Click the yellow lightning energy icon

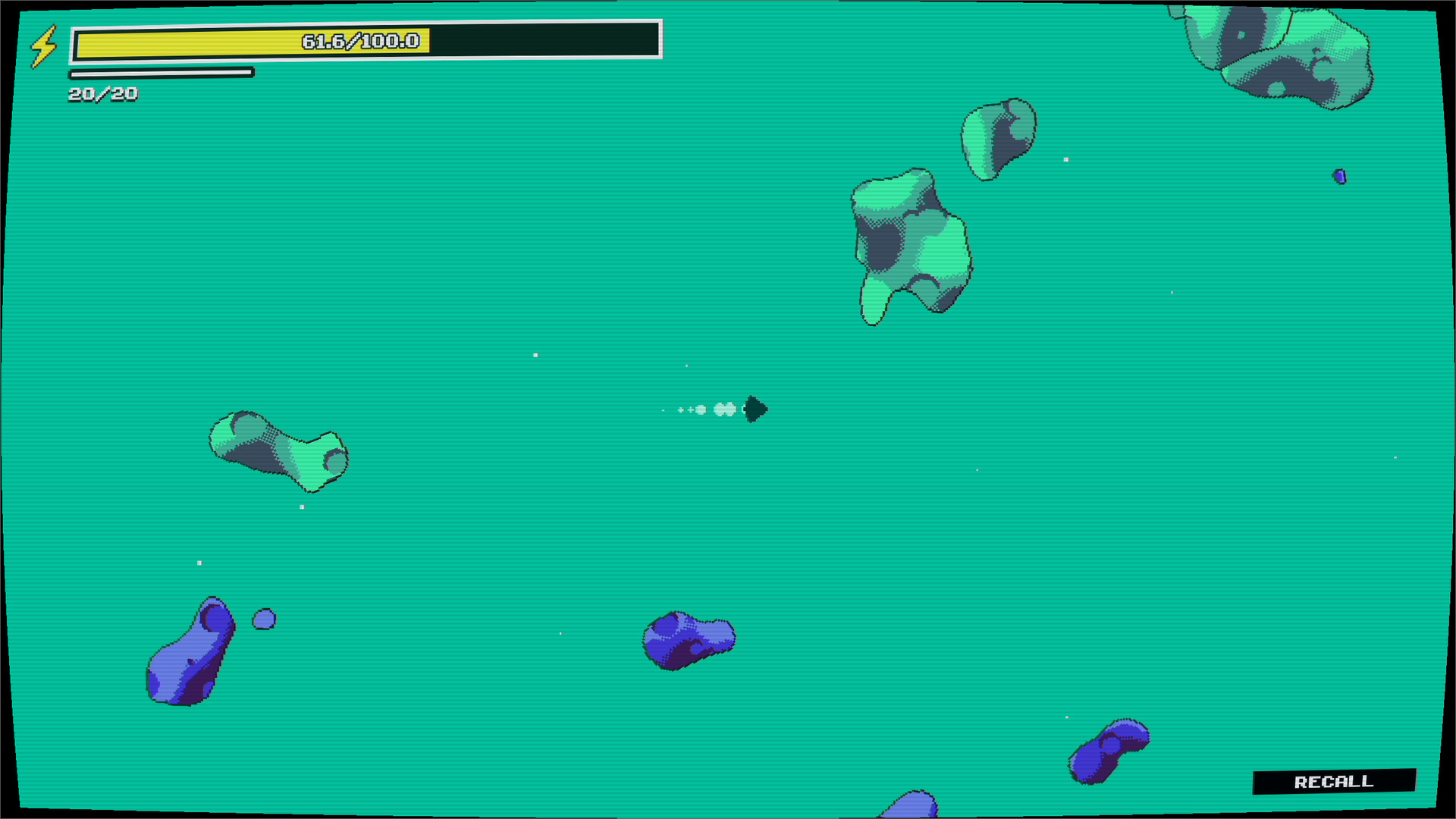point(43,45)
